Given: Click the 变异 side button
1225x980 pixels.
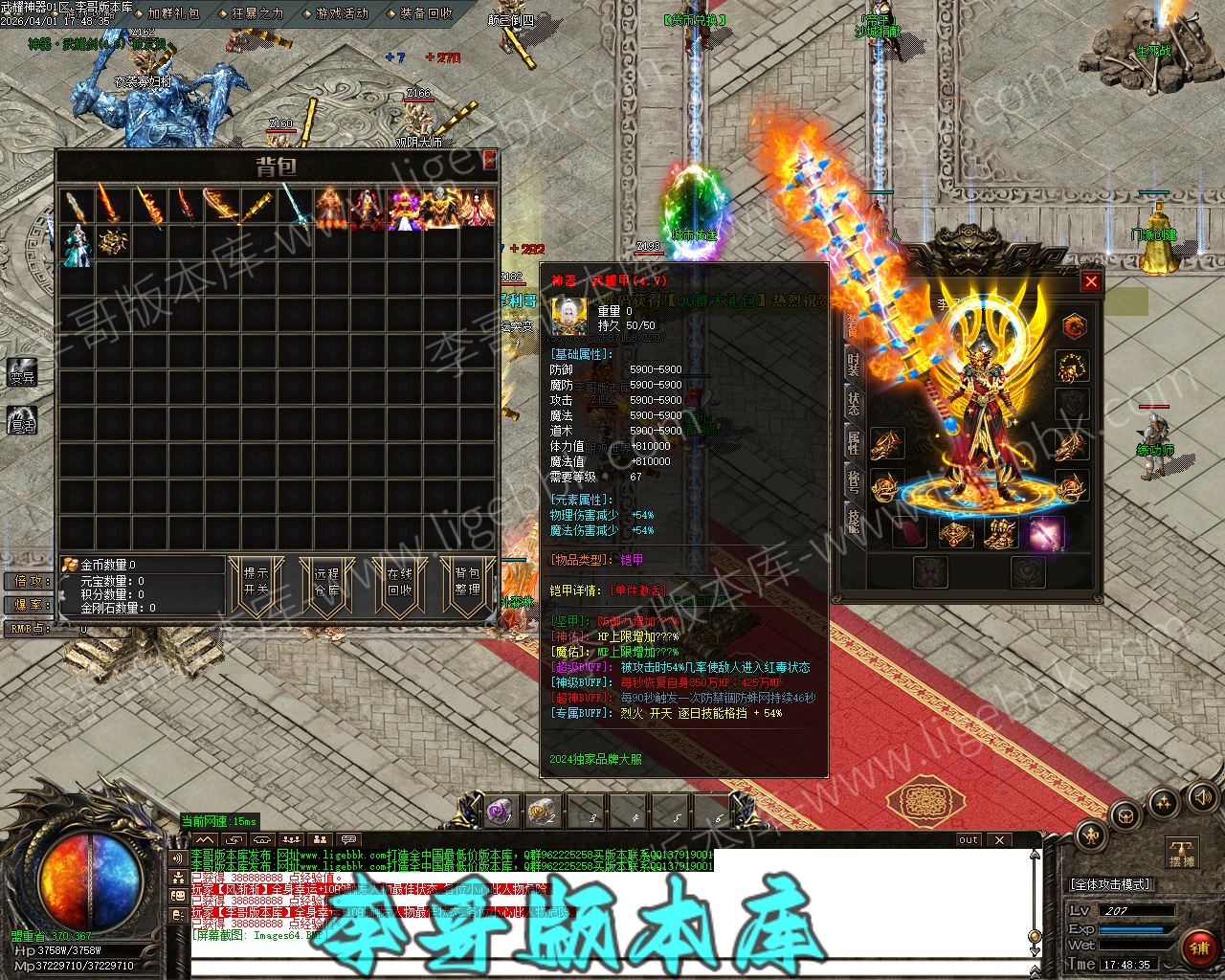Looking at the screenshot, I should pyautogui.click(x=22, y=373).
